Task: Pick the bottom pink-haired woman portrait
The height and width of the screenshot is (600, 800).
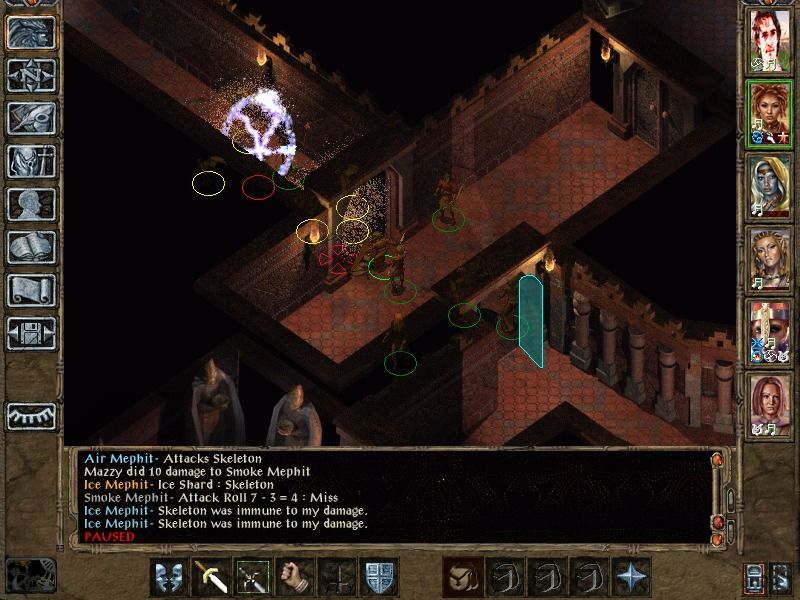Action: click(x=770, y=402)
